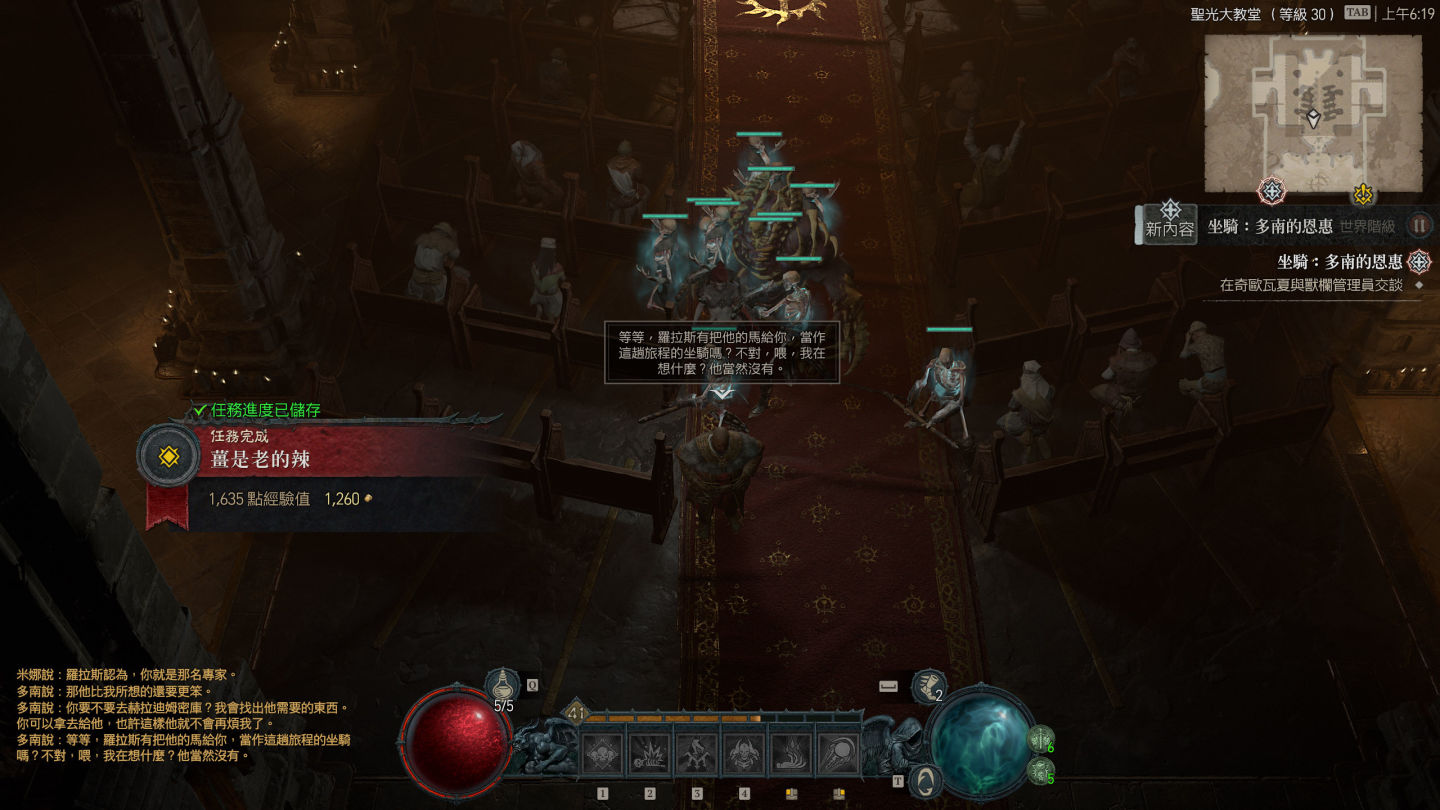Image resolution: width=1440 pixels, height=810 pixels.
Task: Select the upper green minion icon numbered 6
Action: point(1040,739)
